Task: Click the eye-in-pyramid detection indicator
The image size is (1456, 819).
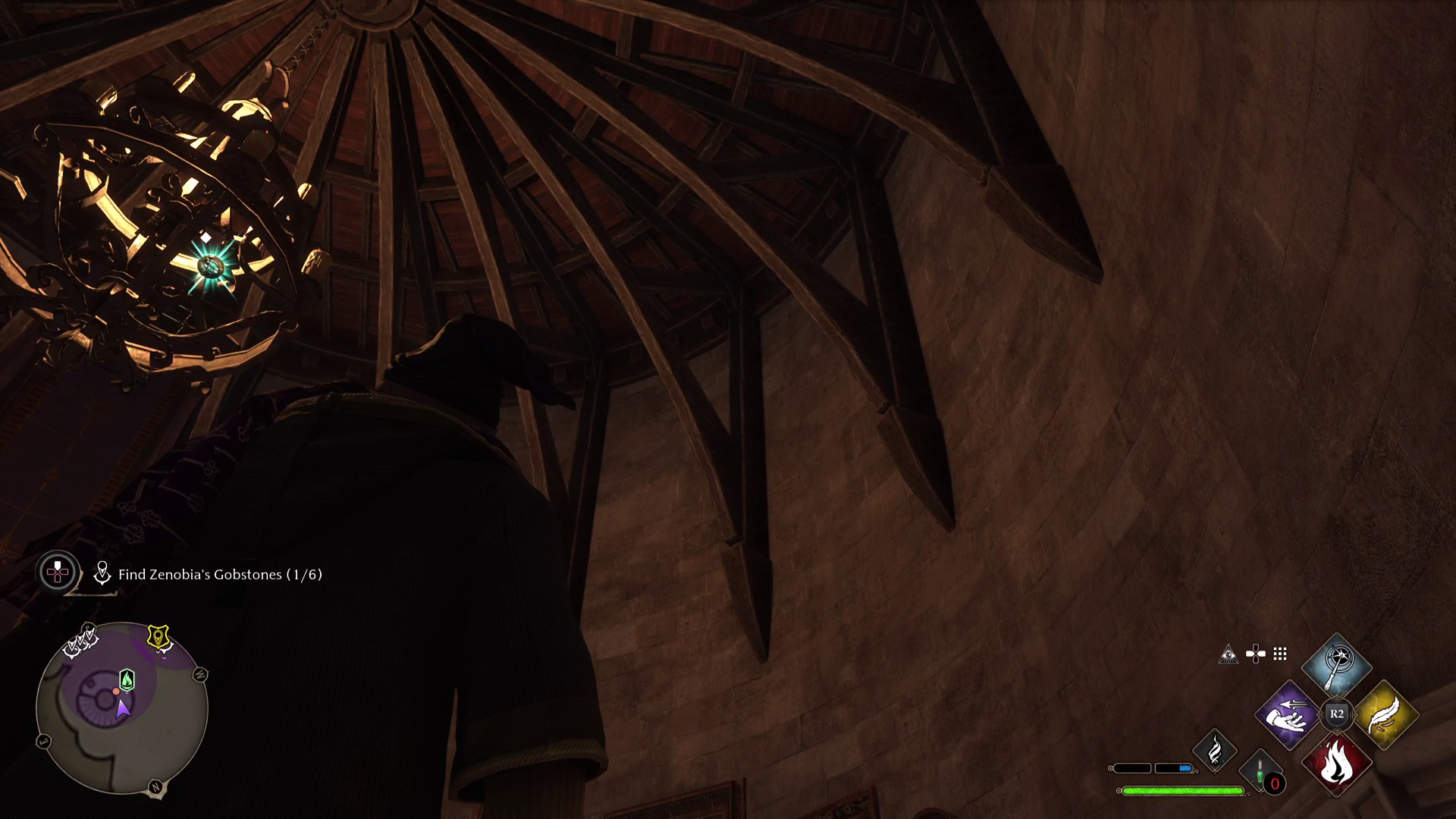Action: tap(1229, 654)
